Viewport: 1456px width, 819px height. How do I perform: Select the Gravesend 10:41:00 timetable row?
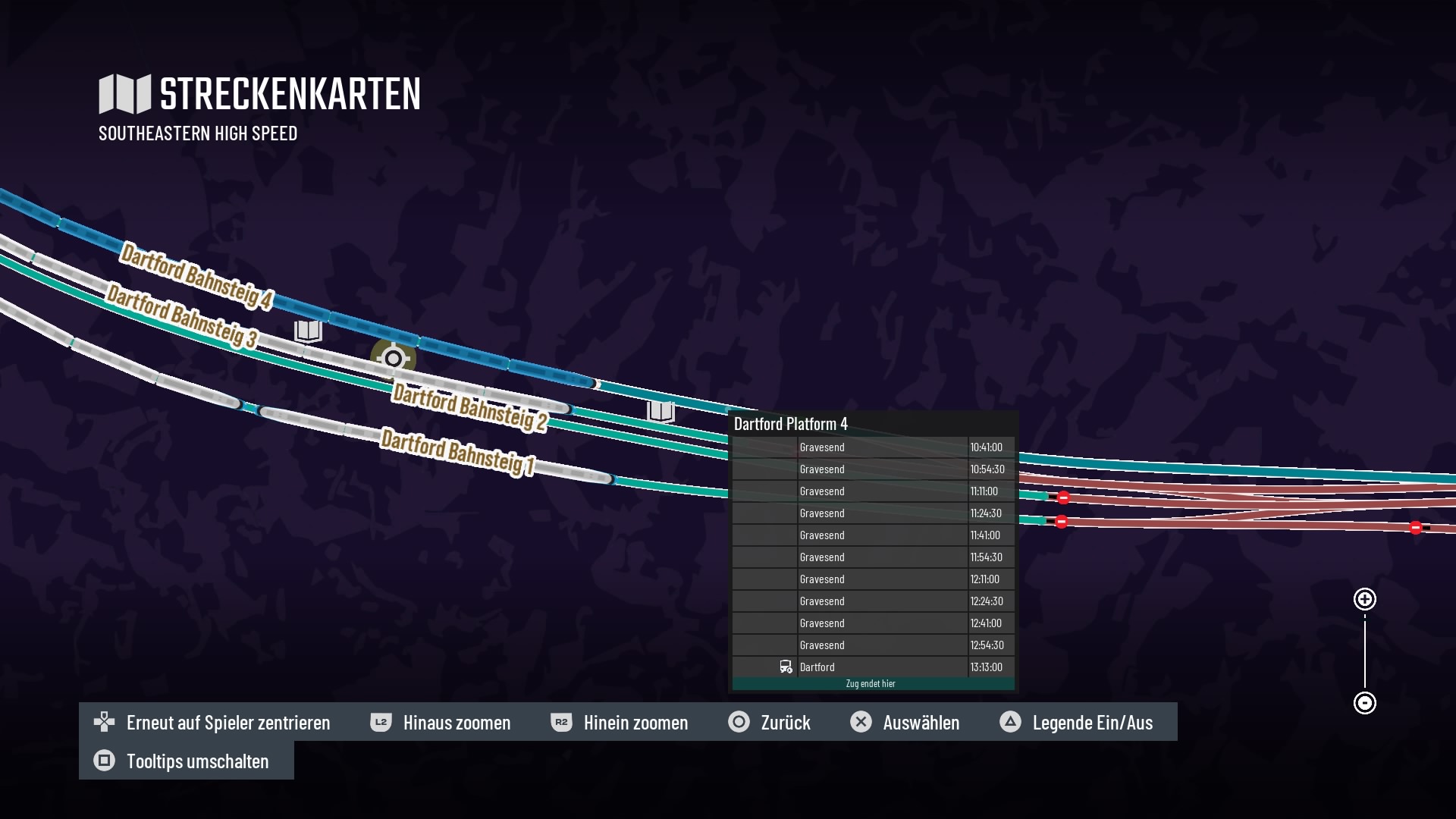[x=872, y=447]
